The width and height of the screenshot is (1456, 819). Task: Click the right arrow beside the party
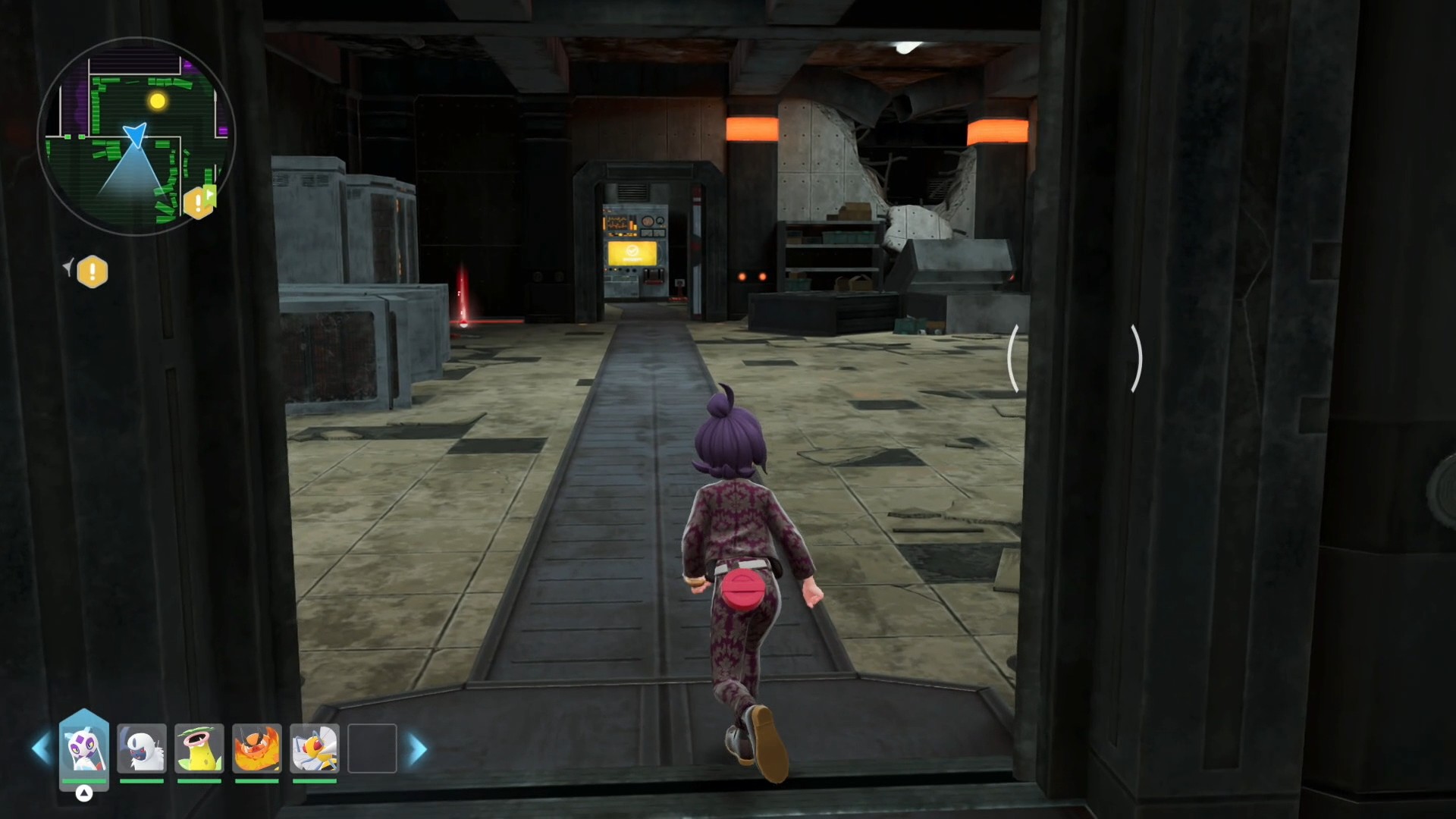pyautogui.click(x=417, y=749)
